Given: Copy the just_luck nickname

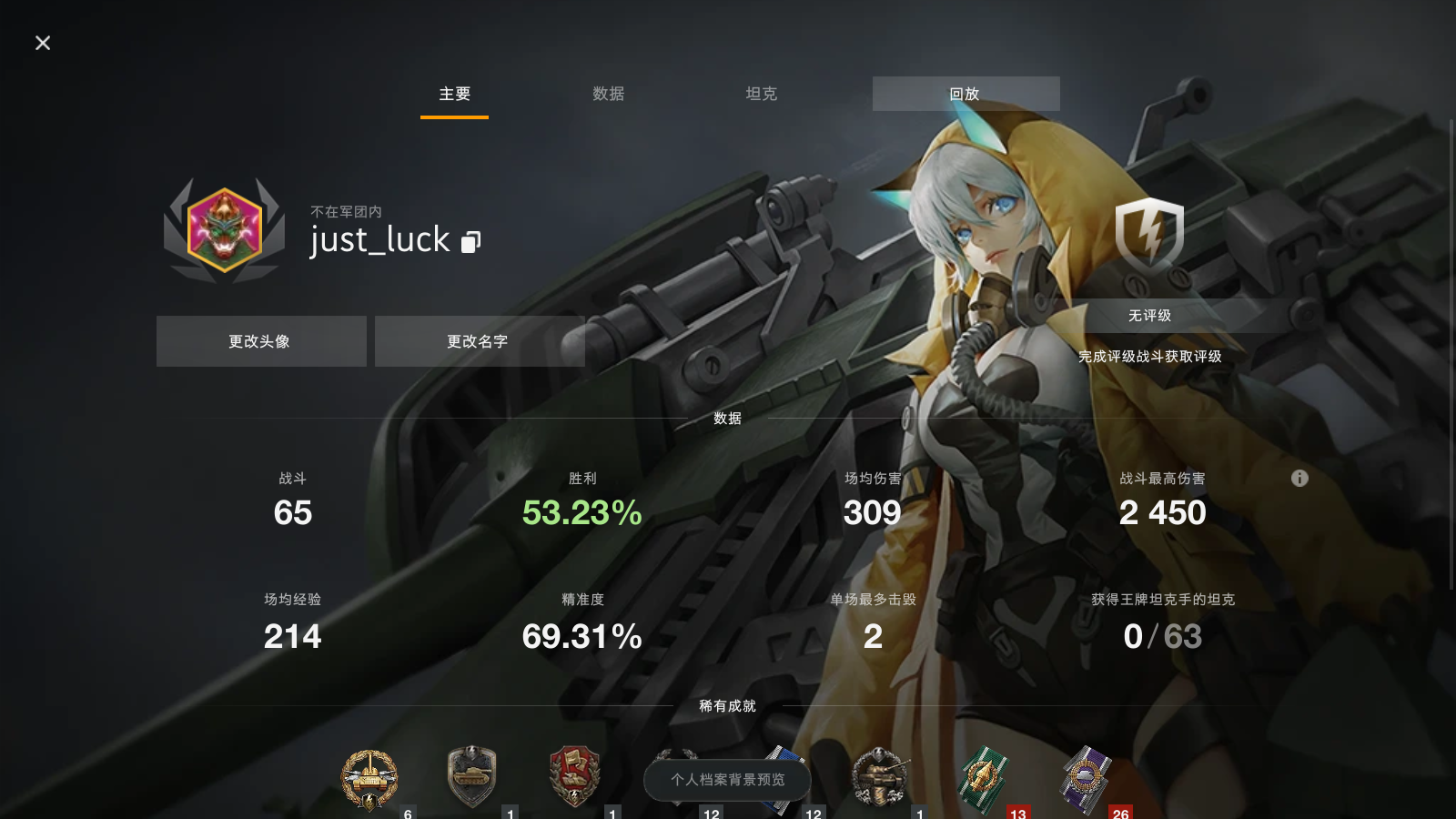Looking at the screenshot, I should 470,241.
